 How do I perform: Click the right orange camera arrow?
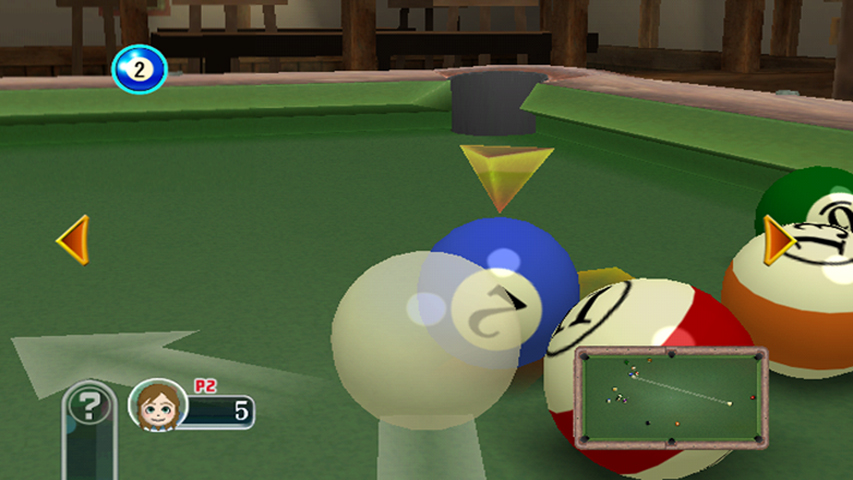click(x=779, y=240)
